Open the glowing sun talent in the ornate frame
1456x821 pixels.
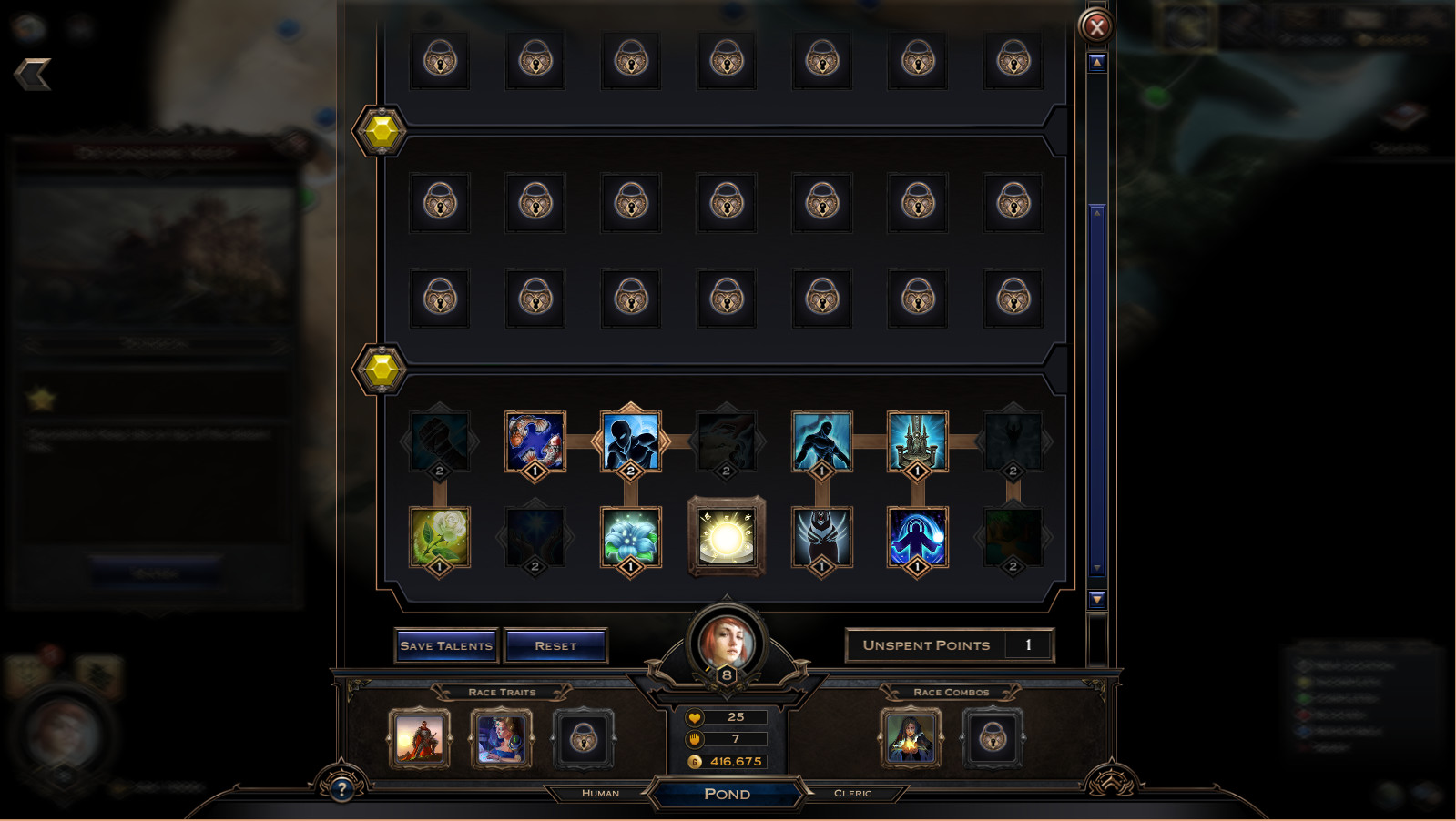tap(727, 536)
